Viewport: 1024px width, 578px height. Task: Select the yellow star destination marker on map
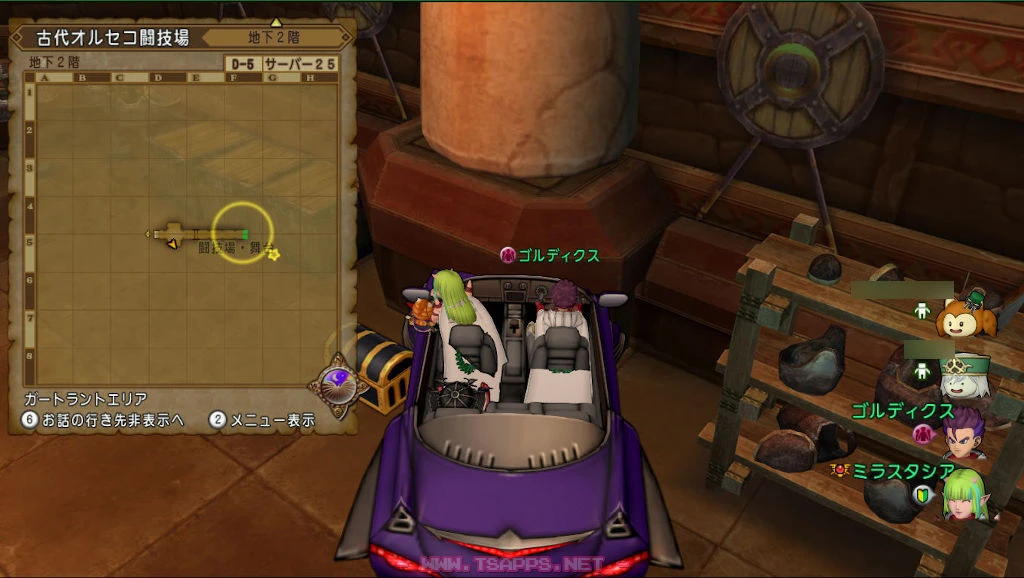273,254
